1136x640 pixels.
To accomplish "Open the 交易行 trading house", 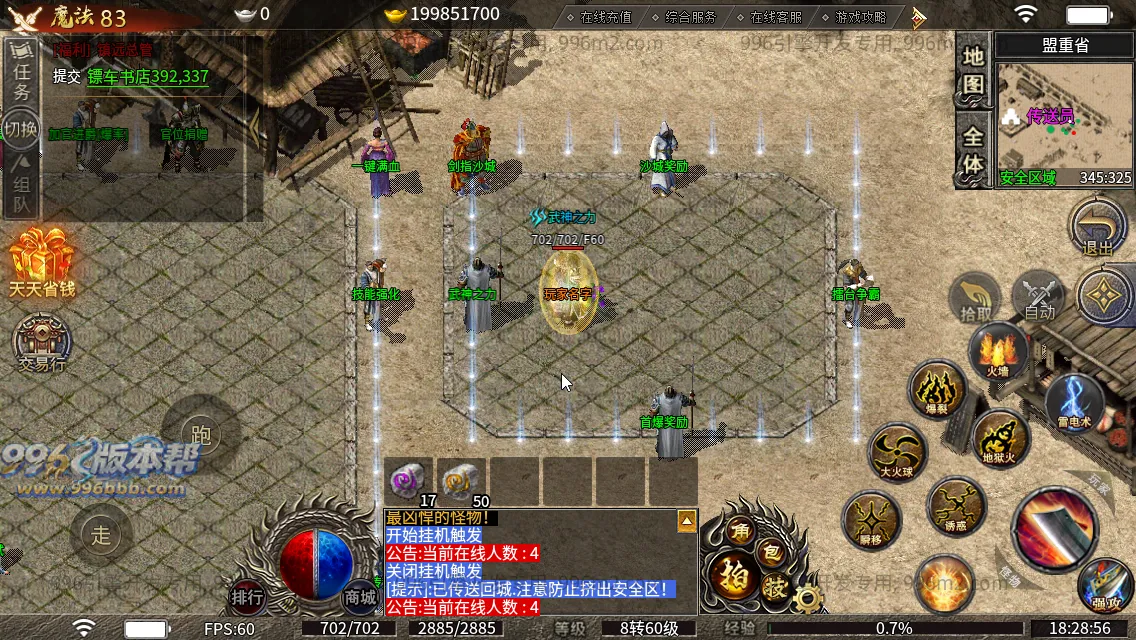I will tap(42, 345).
